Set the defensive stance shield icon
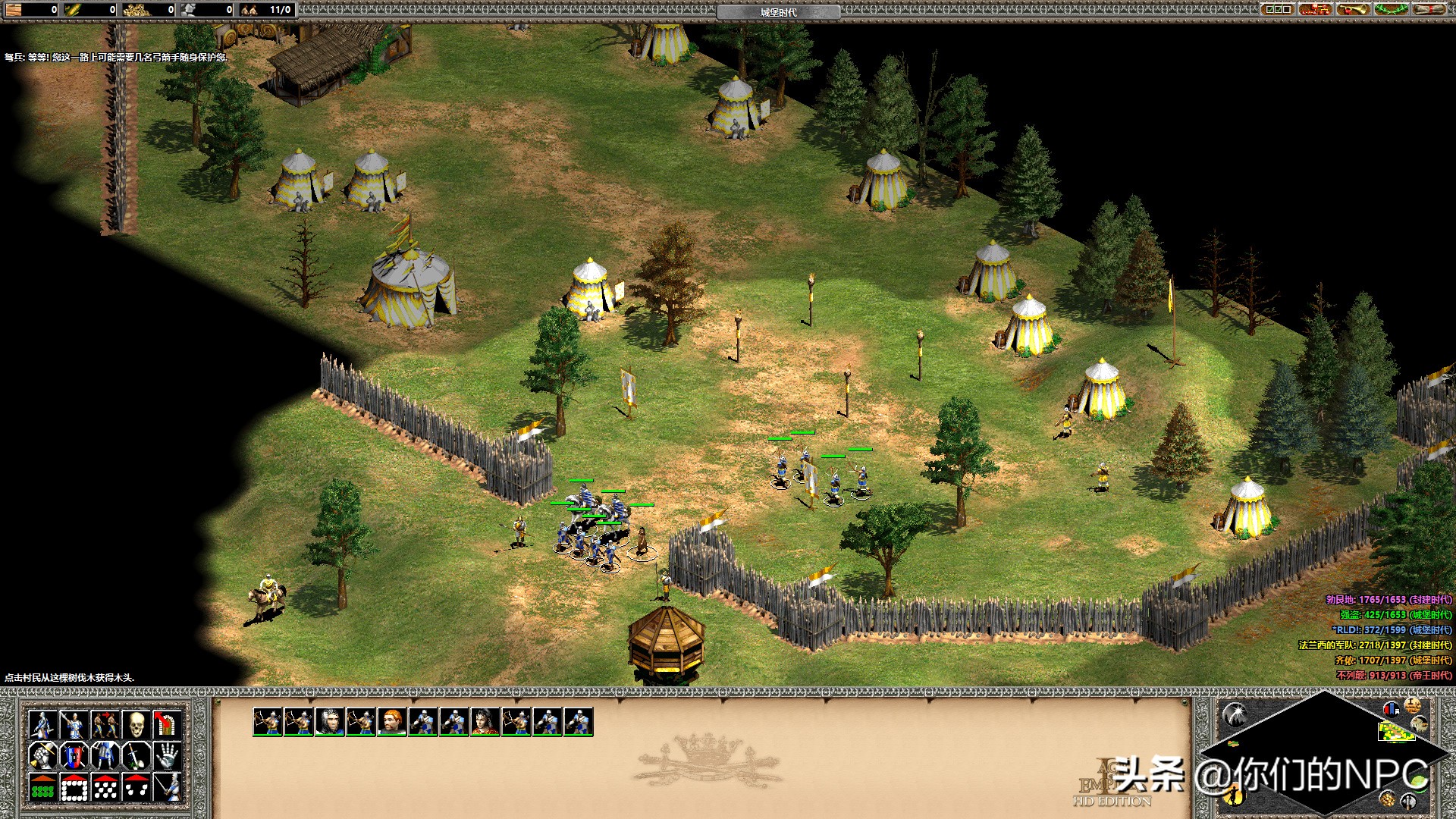 point(74,756)
